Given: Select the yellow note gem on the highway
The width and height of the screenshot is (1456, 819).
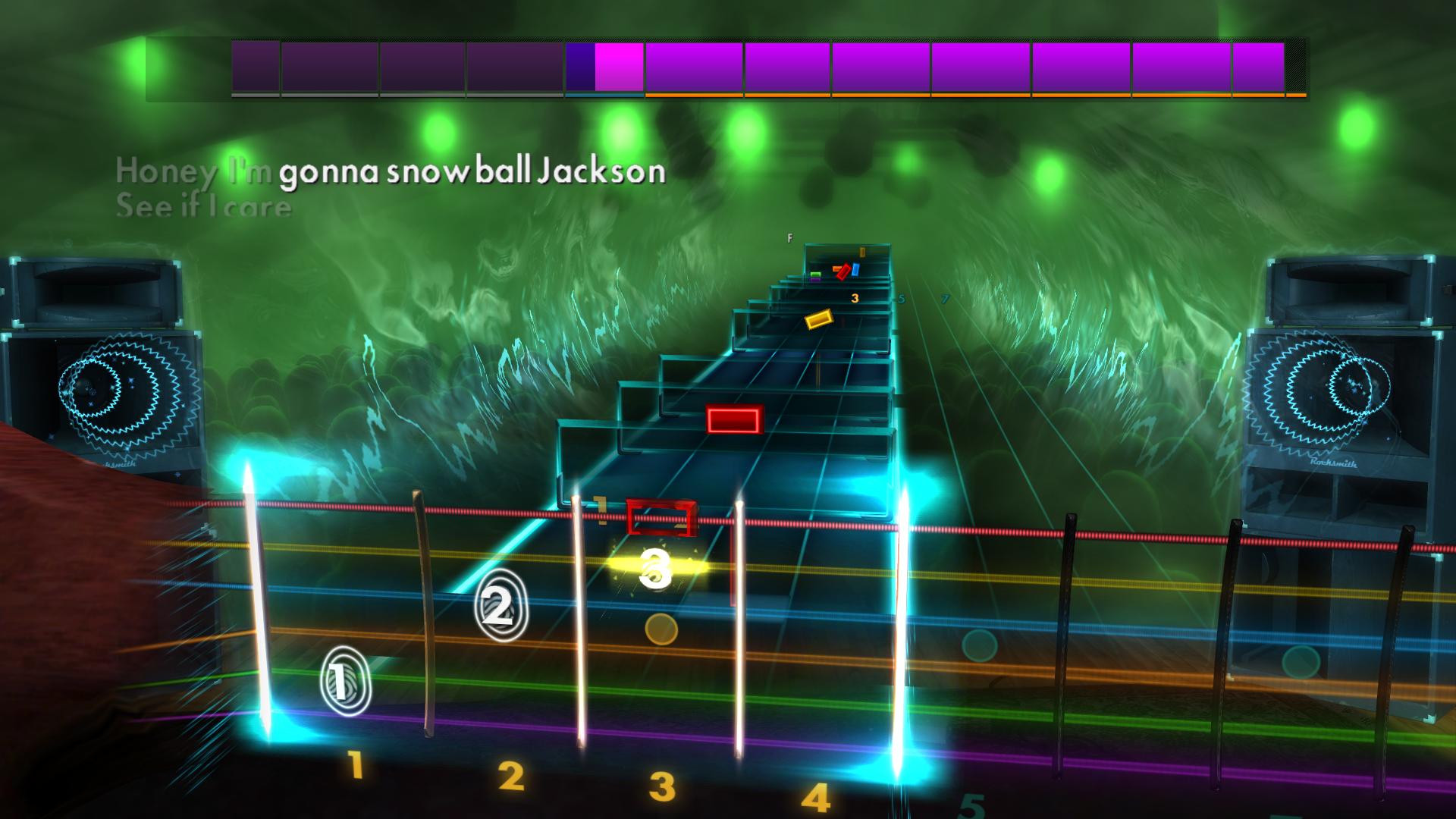Looking at the screenshot, I should 819,321.
